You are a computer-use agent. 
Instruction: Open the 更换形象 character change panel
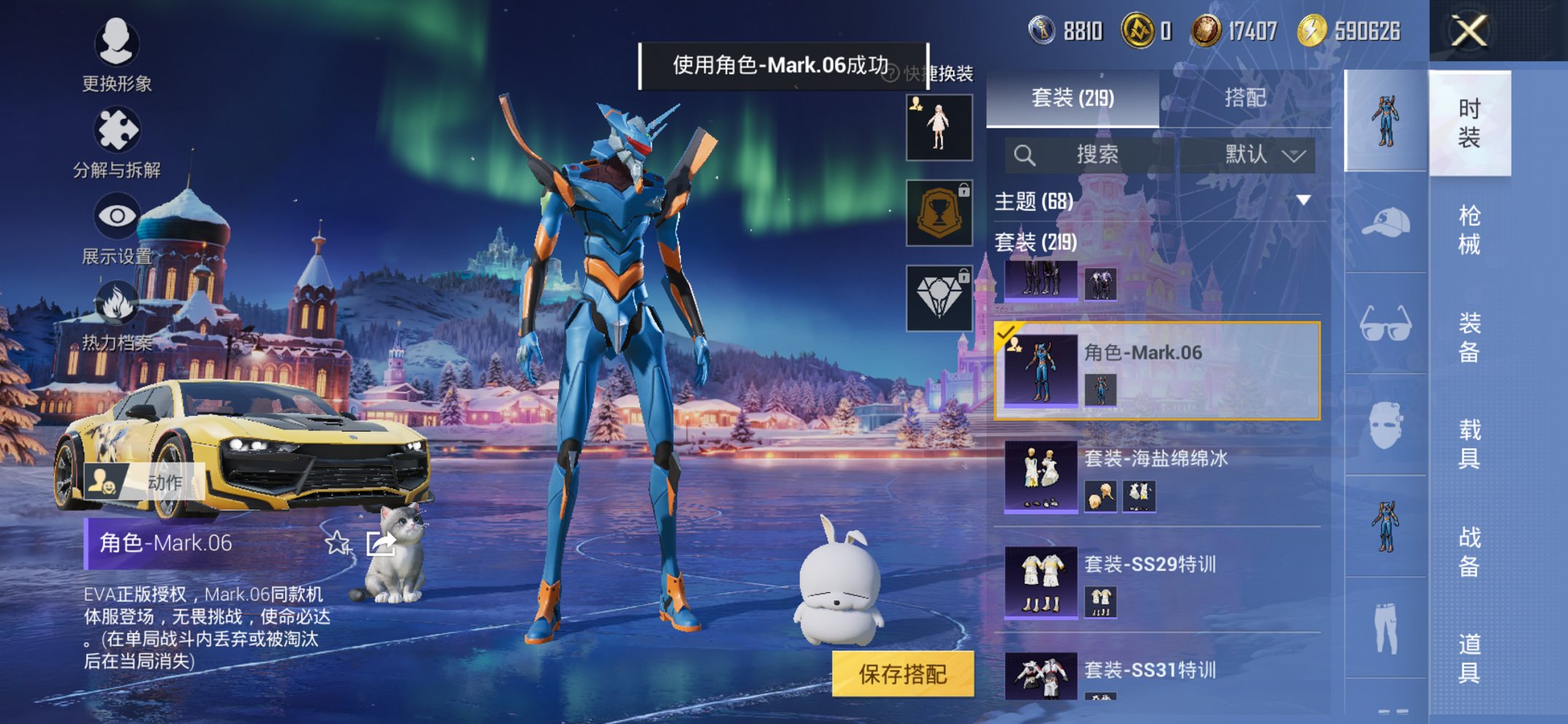(119, 45)
